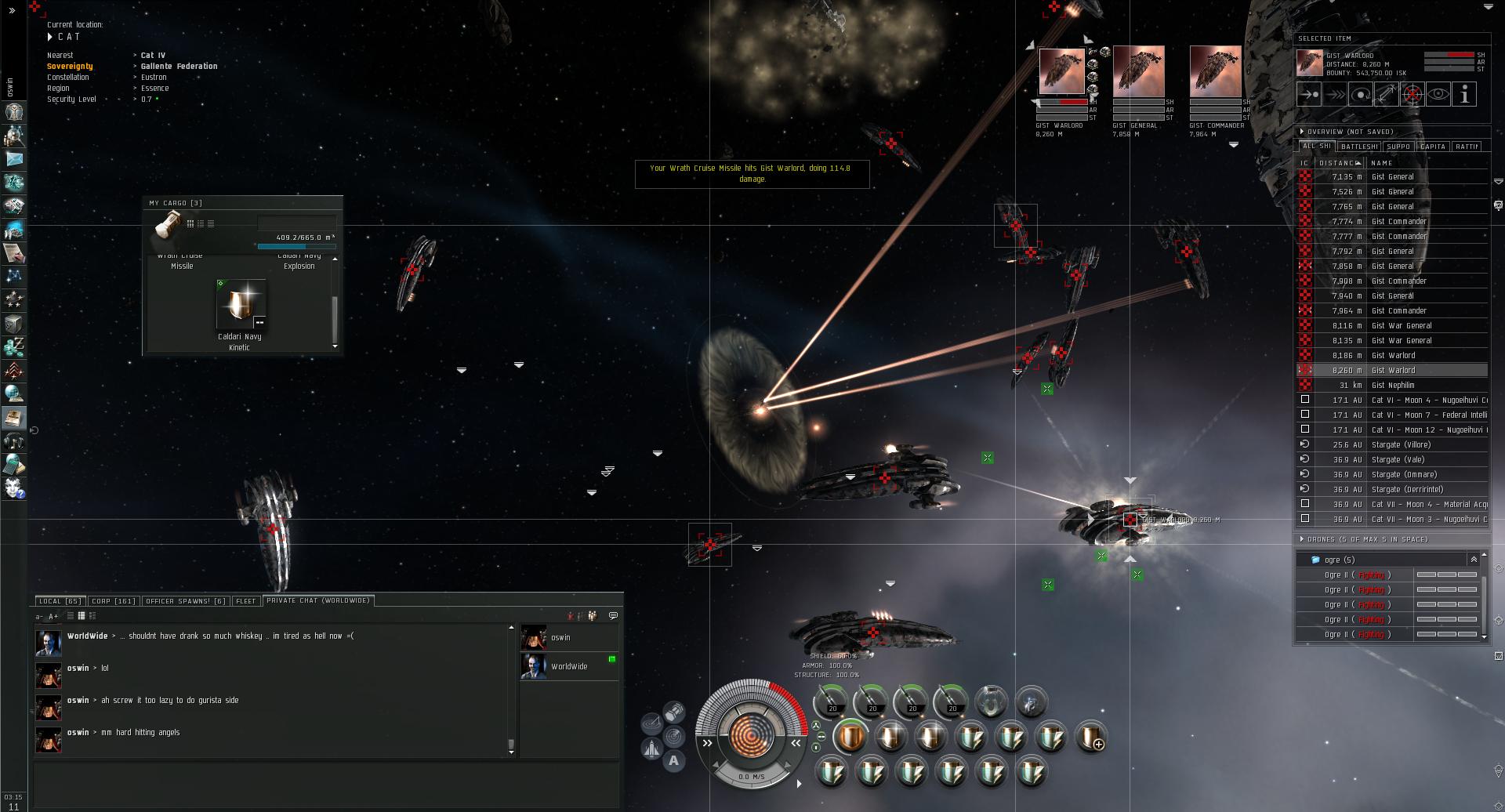Select the Caldari Navy Kinetic cargo item
The height and width of the screenshot is (812, 1505).
click(241, 307)
